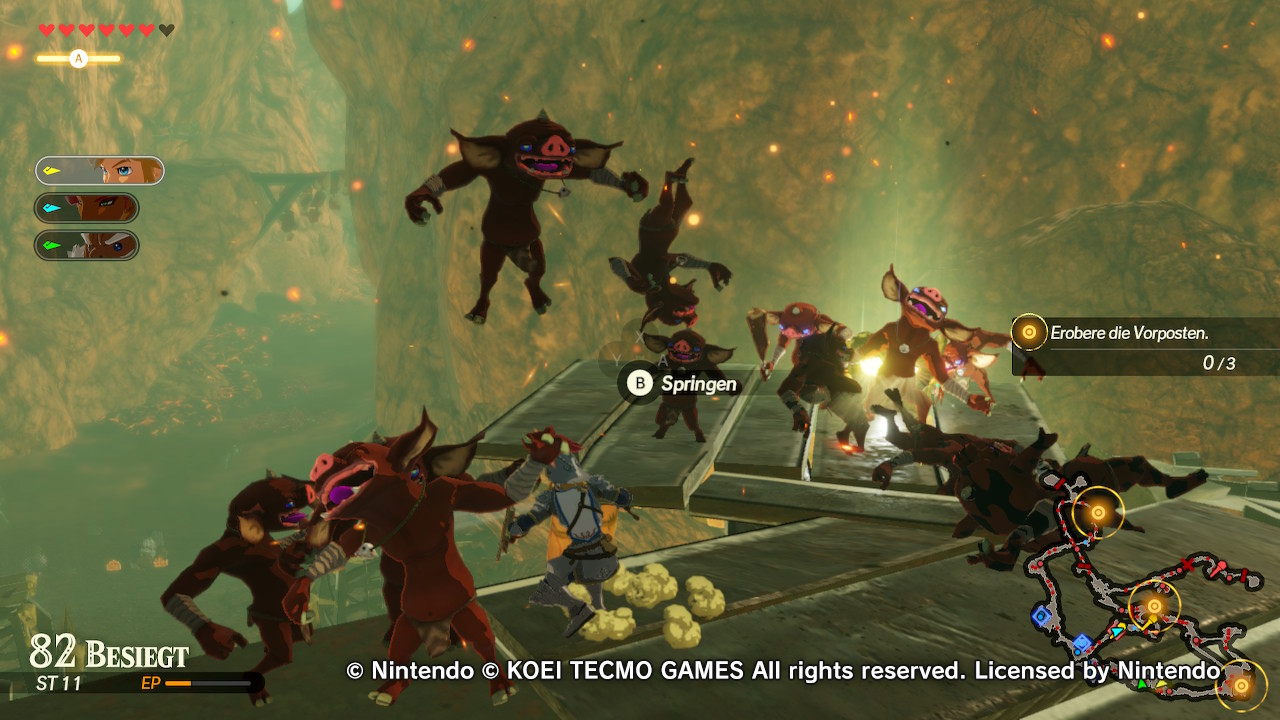
Task: Choose the white-haired Daruk portrait
Action: 87,245
